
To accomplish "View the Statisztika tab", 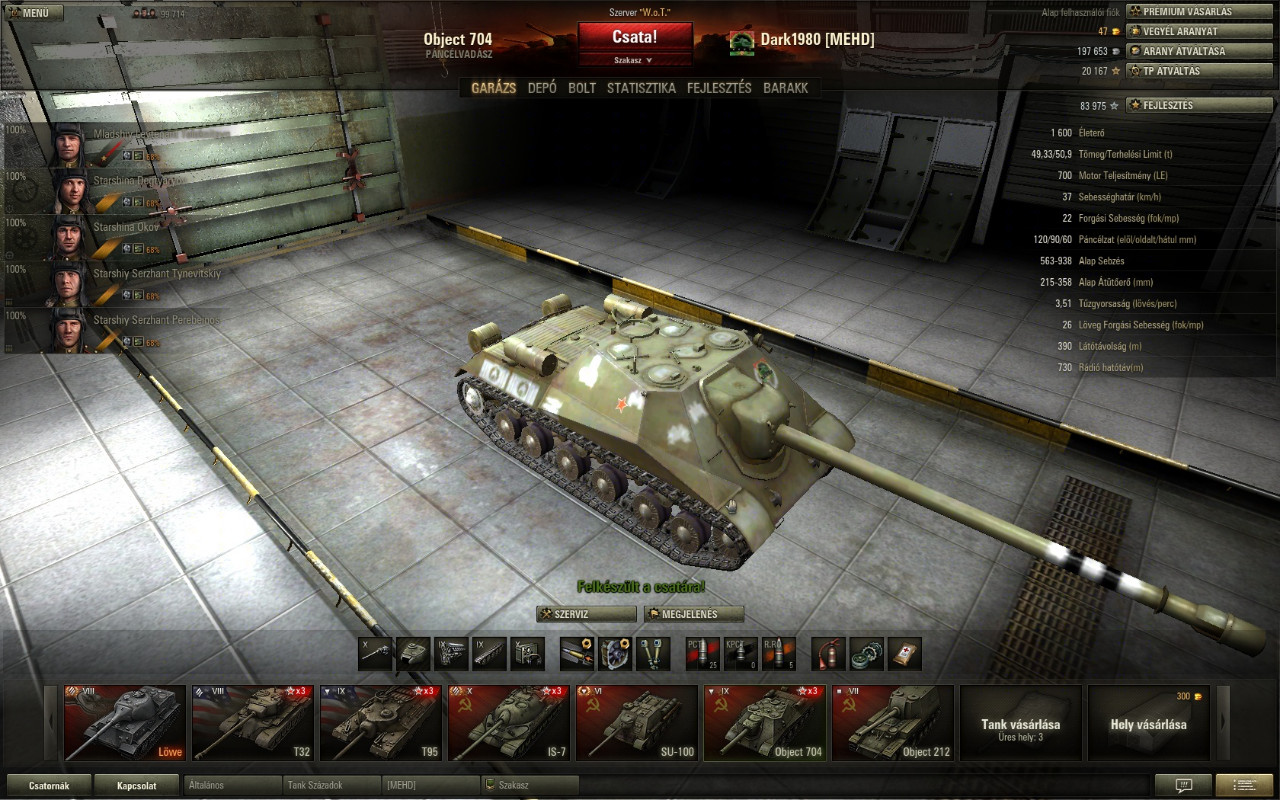I will tap(641, 88).
